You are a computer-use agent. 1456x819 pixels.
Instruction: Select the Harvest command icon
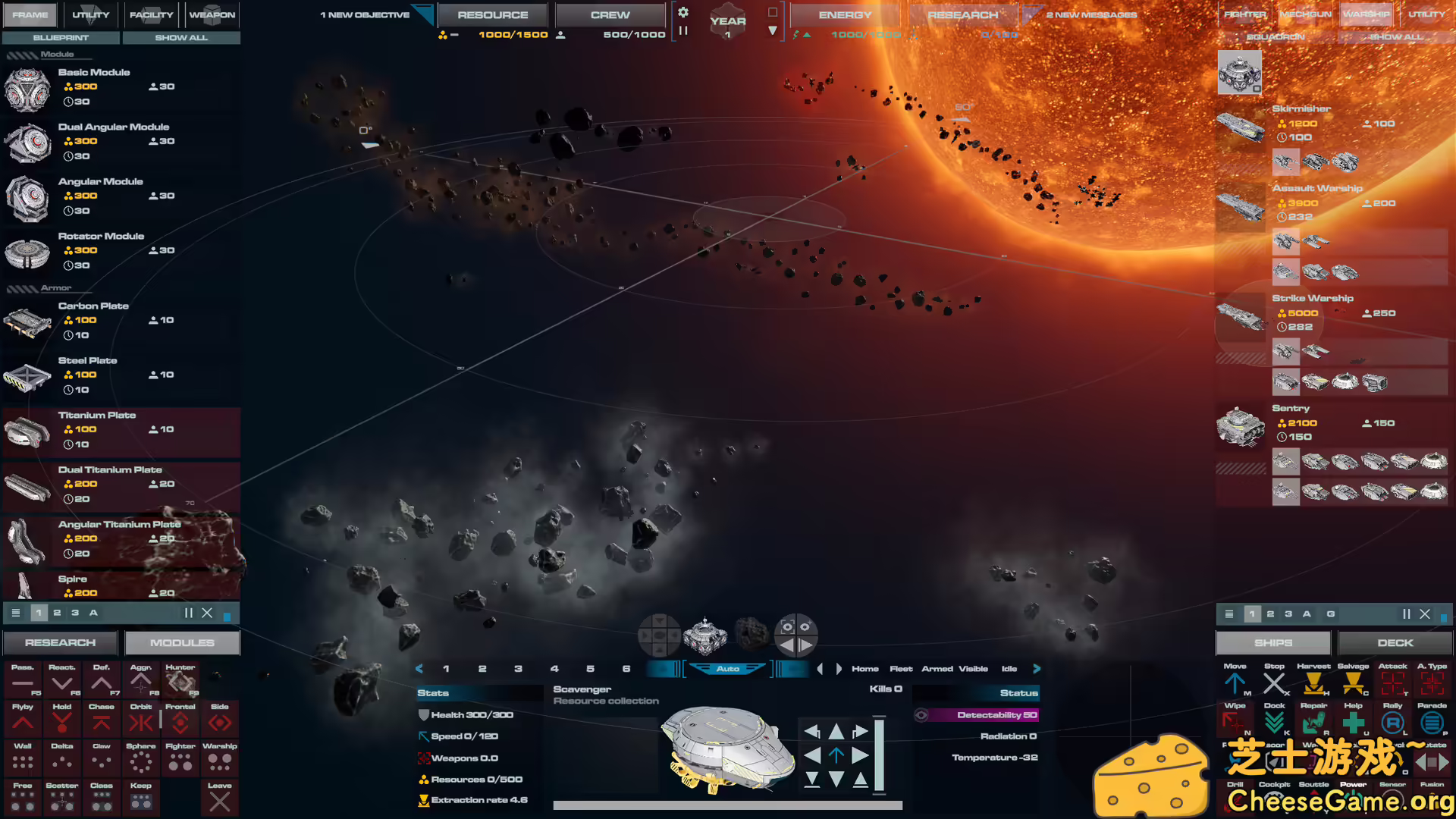point(1314,682)
